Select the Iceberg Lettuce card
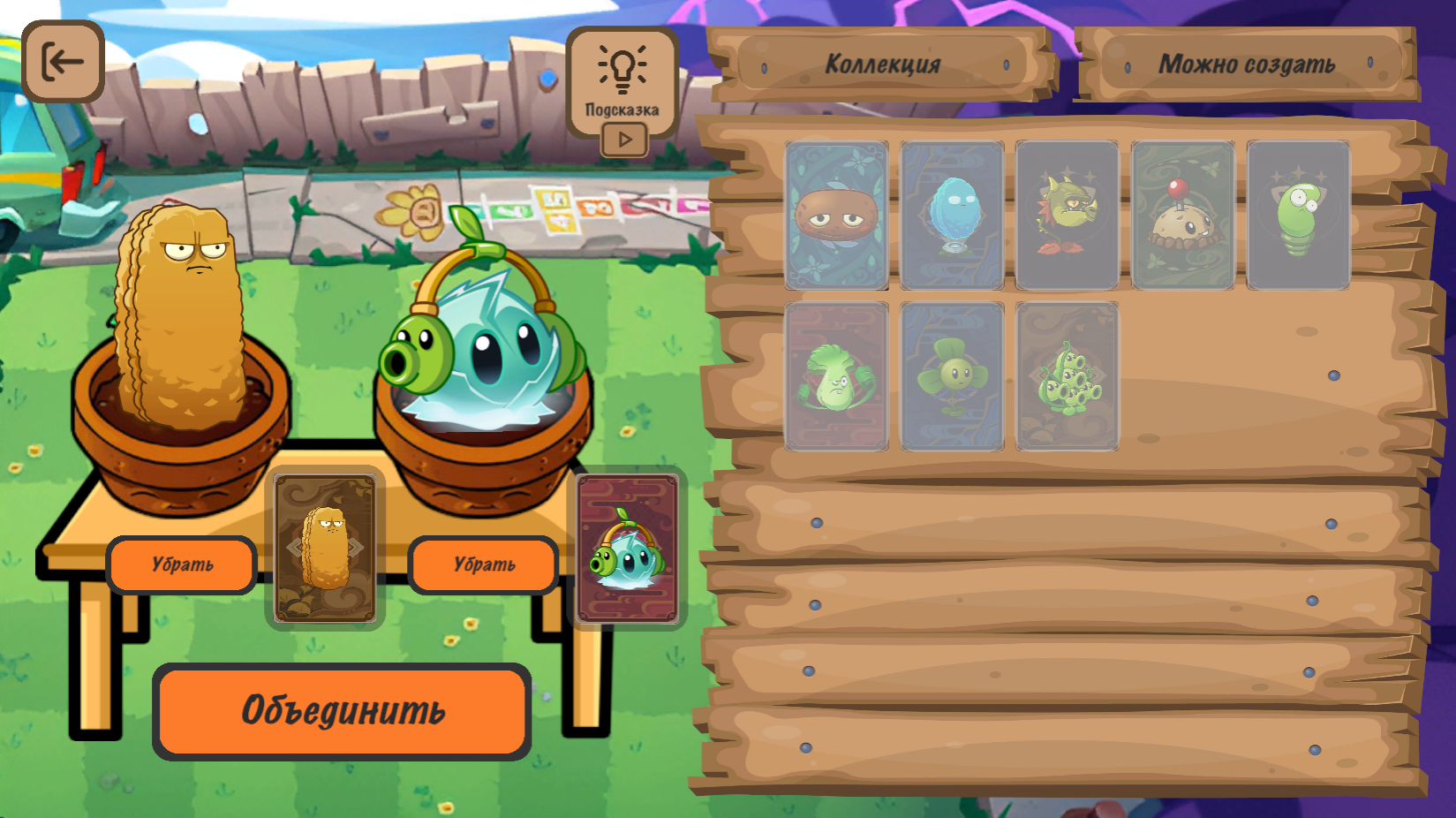1456x818 pixels. (951, 215)
